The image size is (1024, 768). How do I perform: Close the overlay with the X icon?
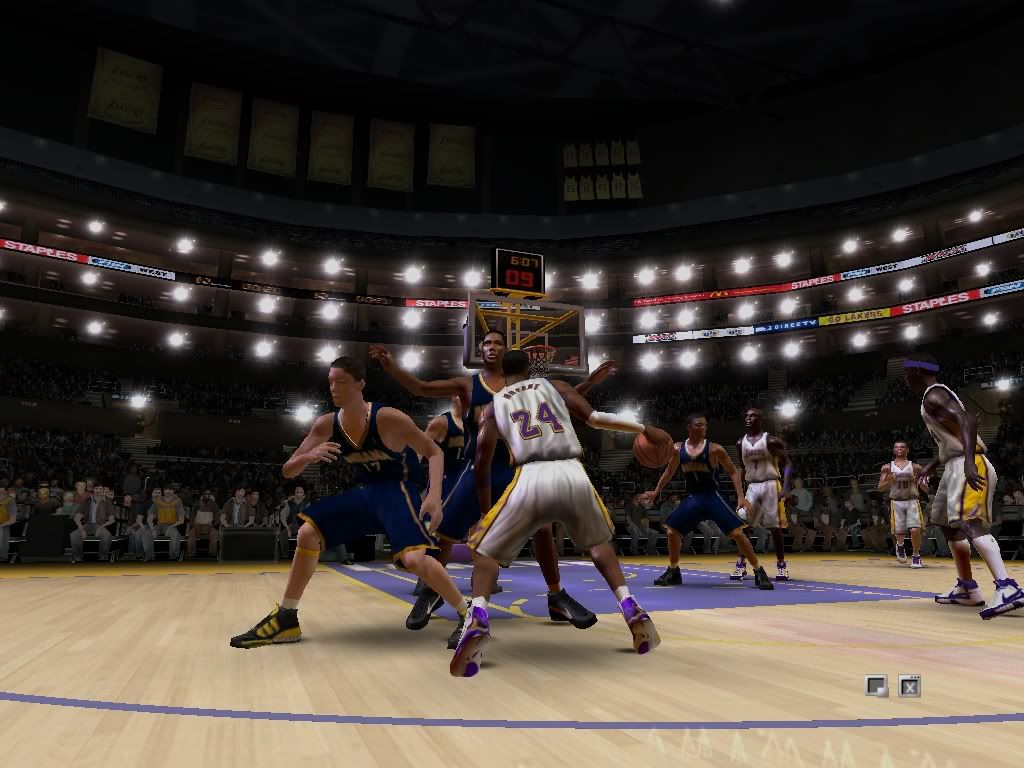coord(909,686)
